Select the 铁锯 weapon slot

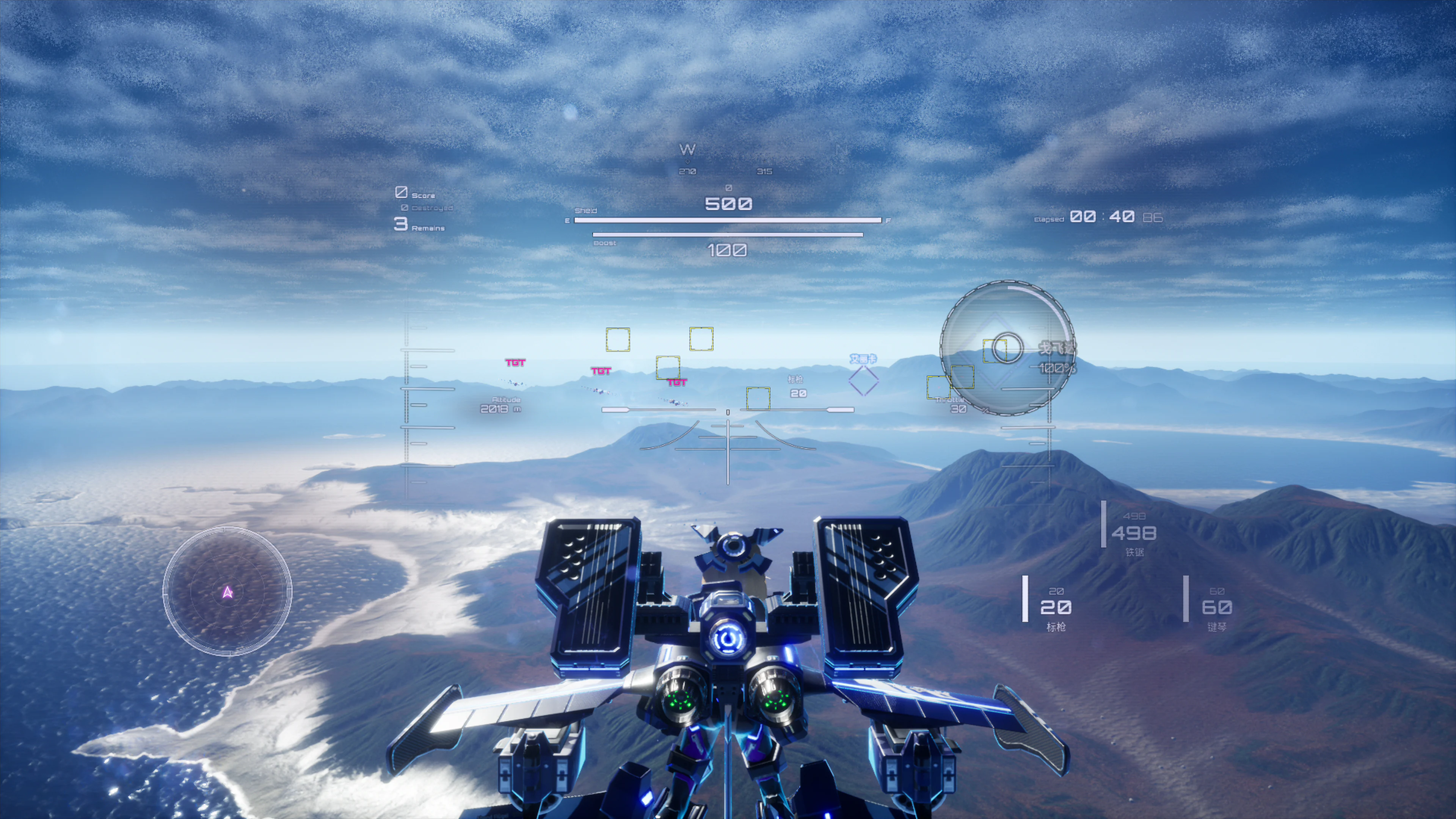(1133, 533)
